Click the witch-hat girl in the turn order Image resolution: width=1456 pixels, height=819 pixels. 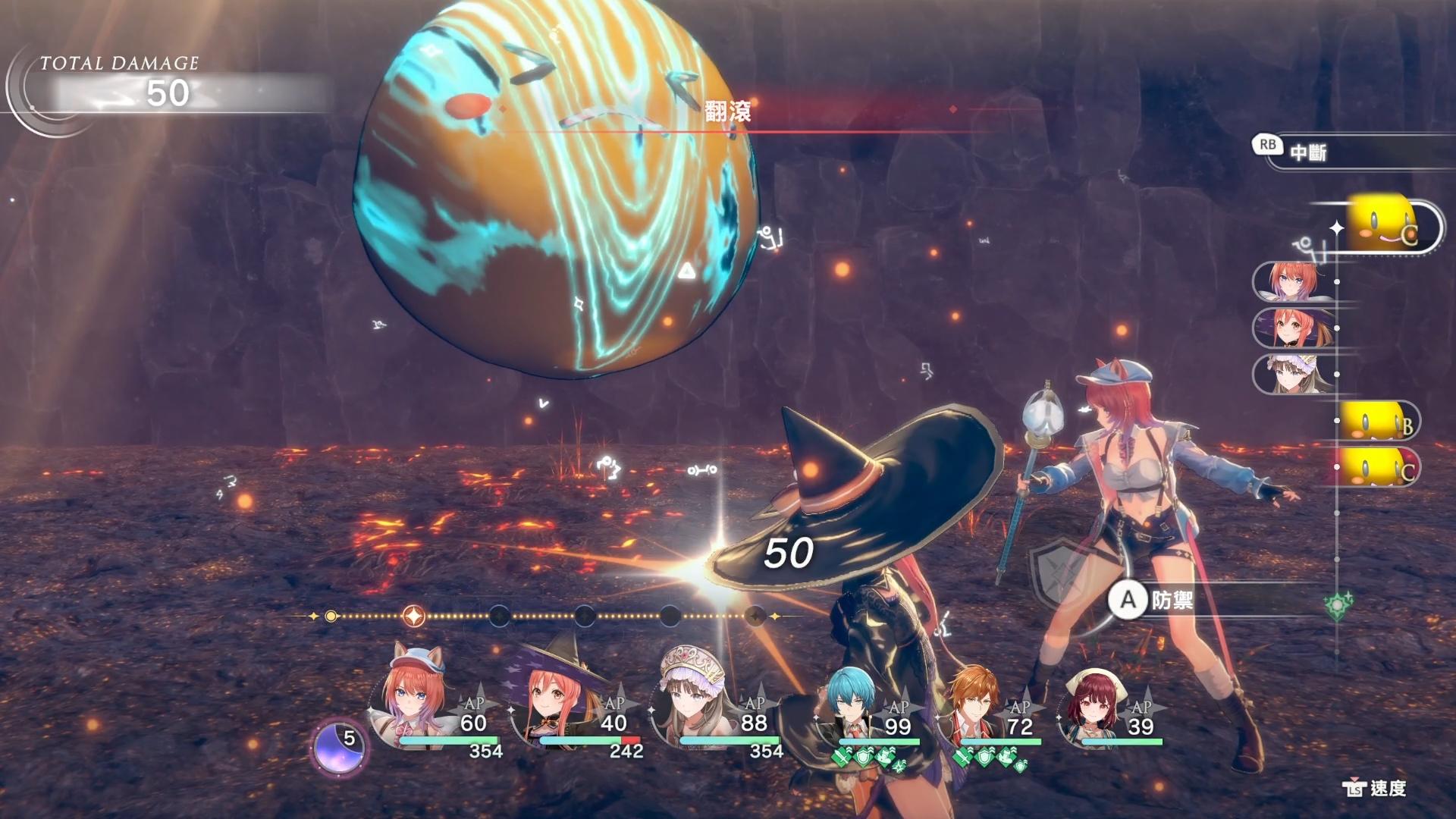(x=1291, y=328)
